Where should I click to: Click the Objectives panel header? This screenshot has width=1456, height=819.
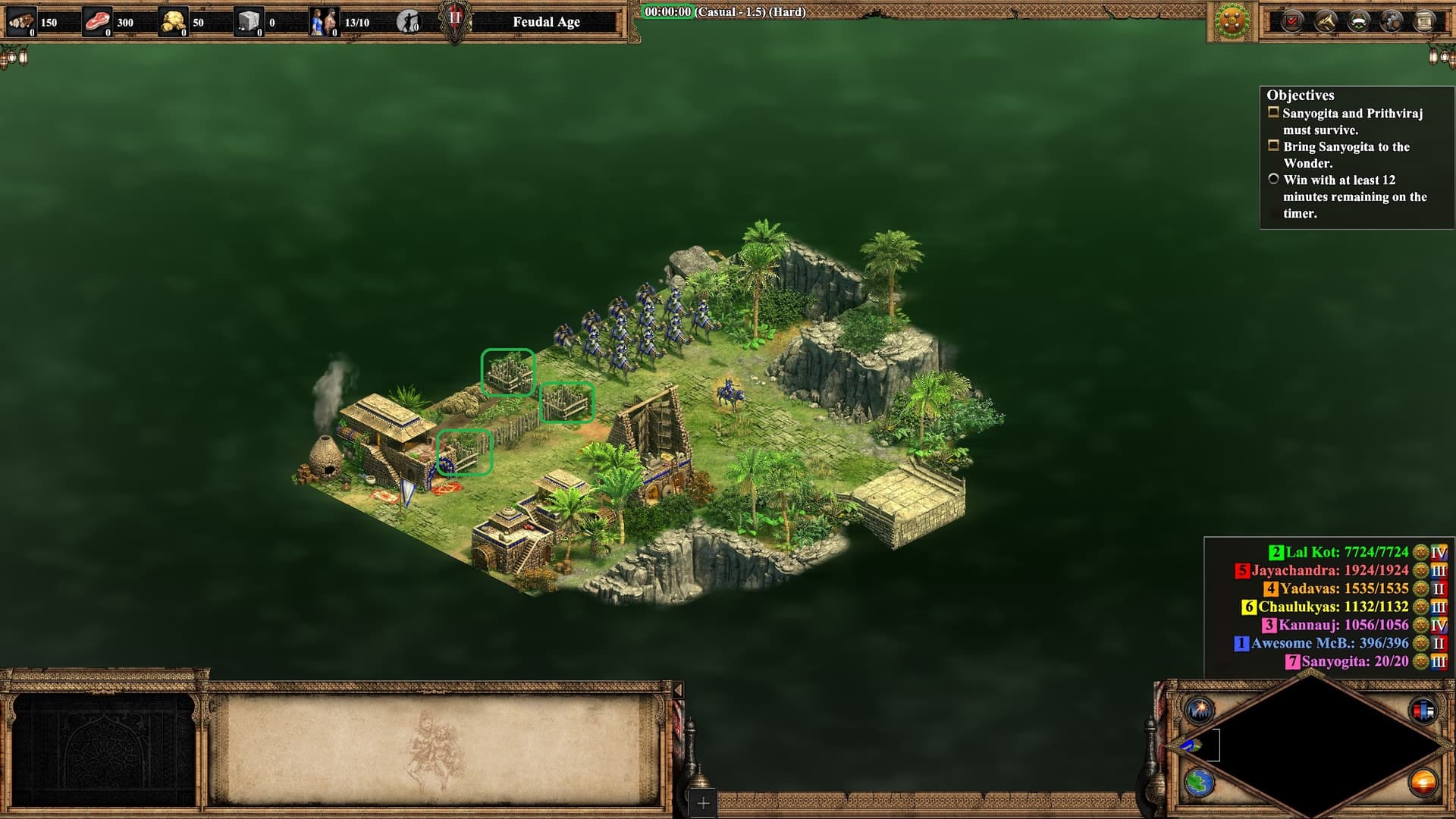[x=1300, y=96]
